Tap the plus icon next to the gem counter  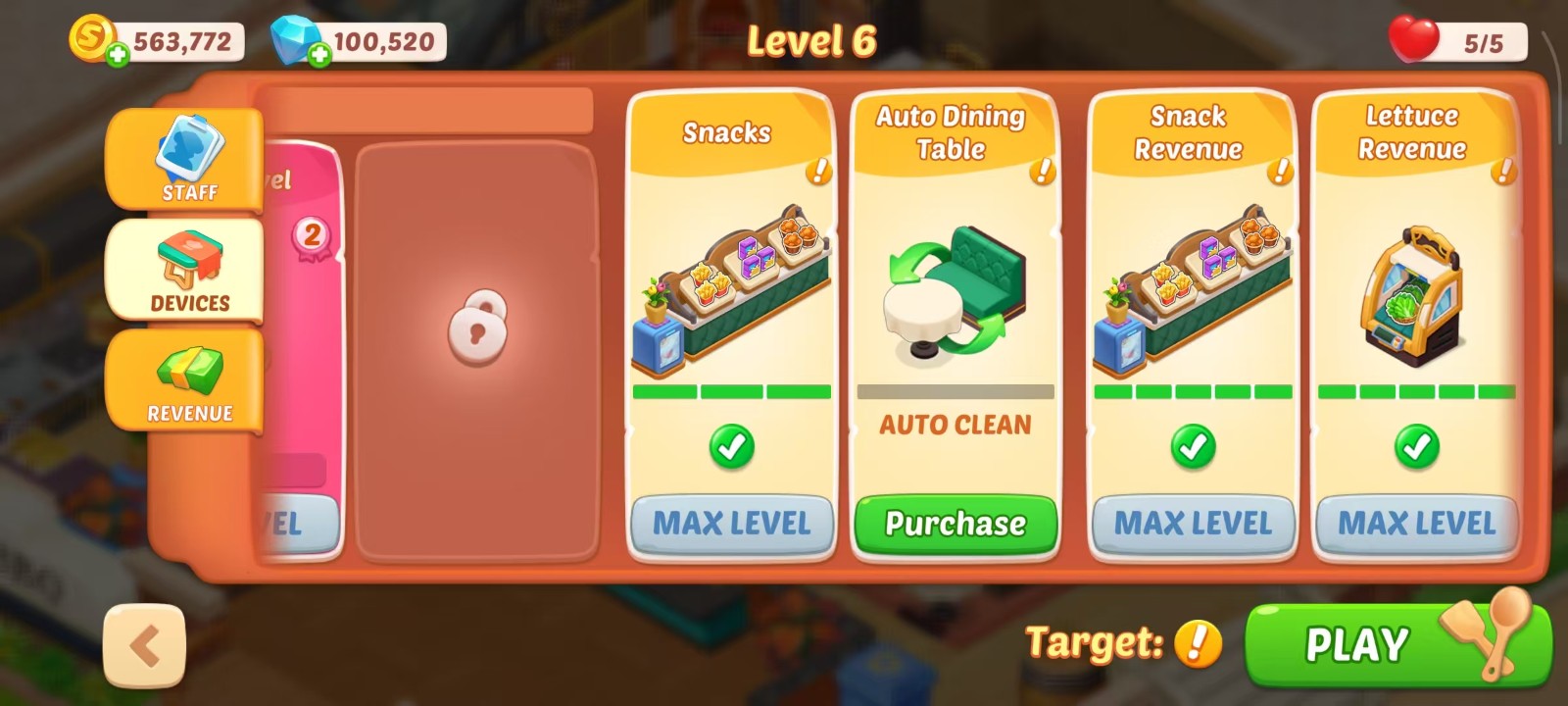pos(318,54)
